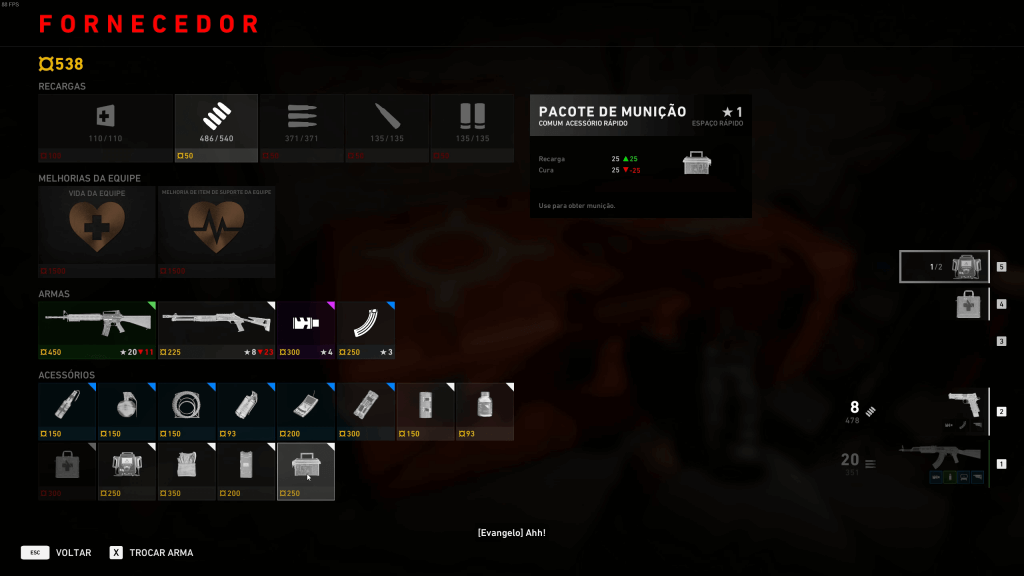
Task: Select the defibrillator in inventory slot 5
Action: click(x=945, y=267)
